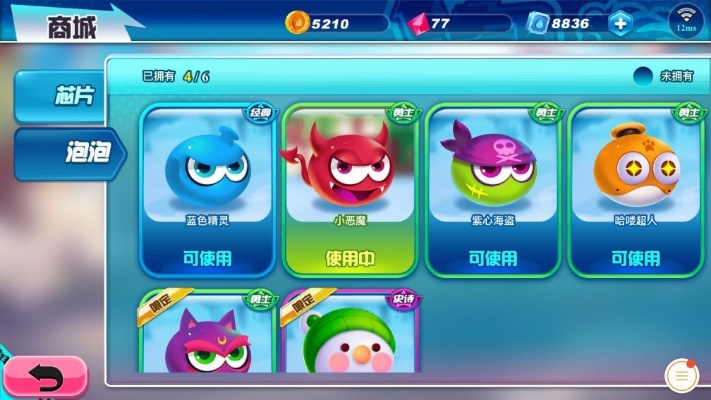711x400 pixels.
Task: Choose the 小恶魔 red devil card
Action: point(351,189)
